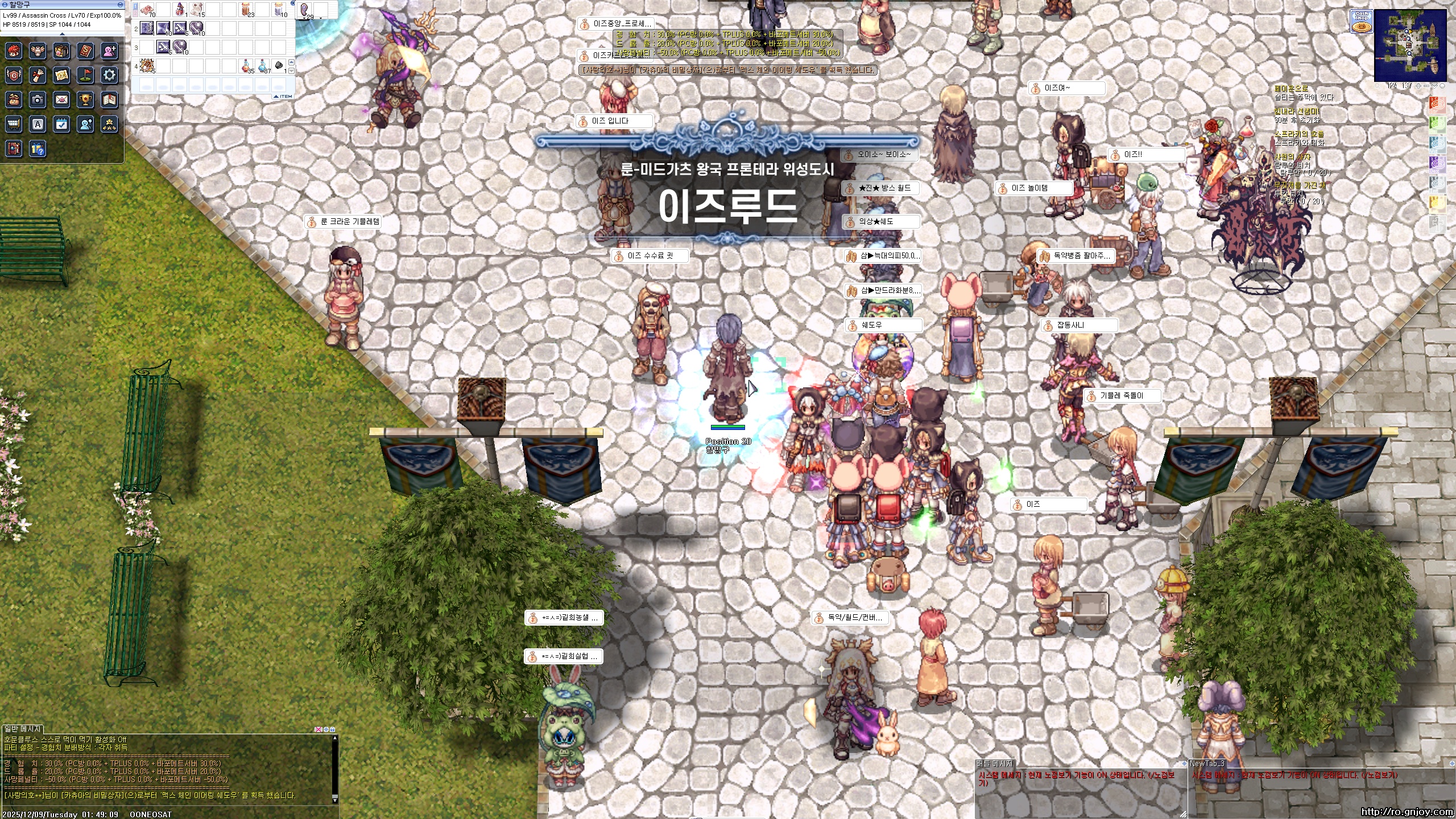Click the chat window scrollbar up arrow
The width and height of the screenshot is (1456, 819).
click(335, 737)
